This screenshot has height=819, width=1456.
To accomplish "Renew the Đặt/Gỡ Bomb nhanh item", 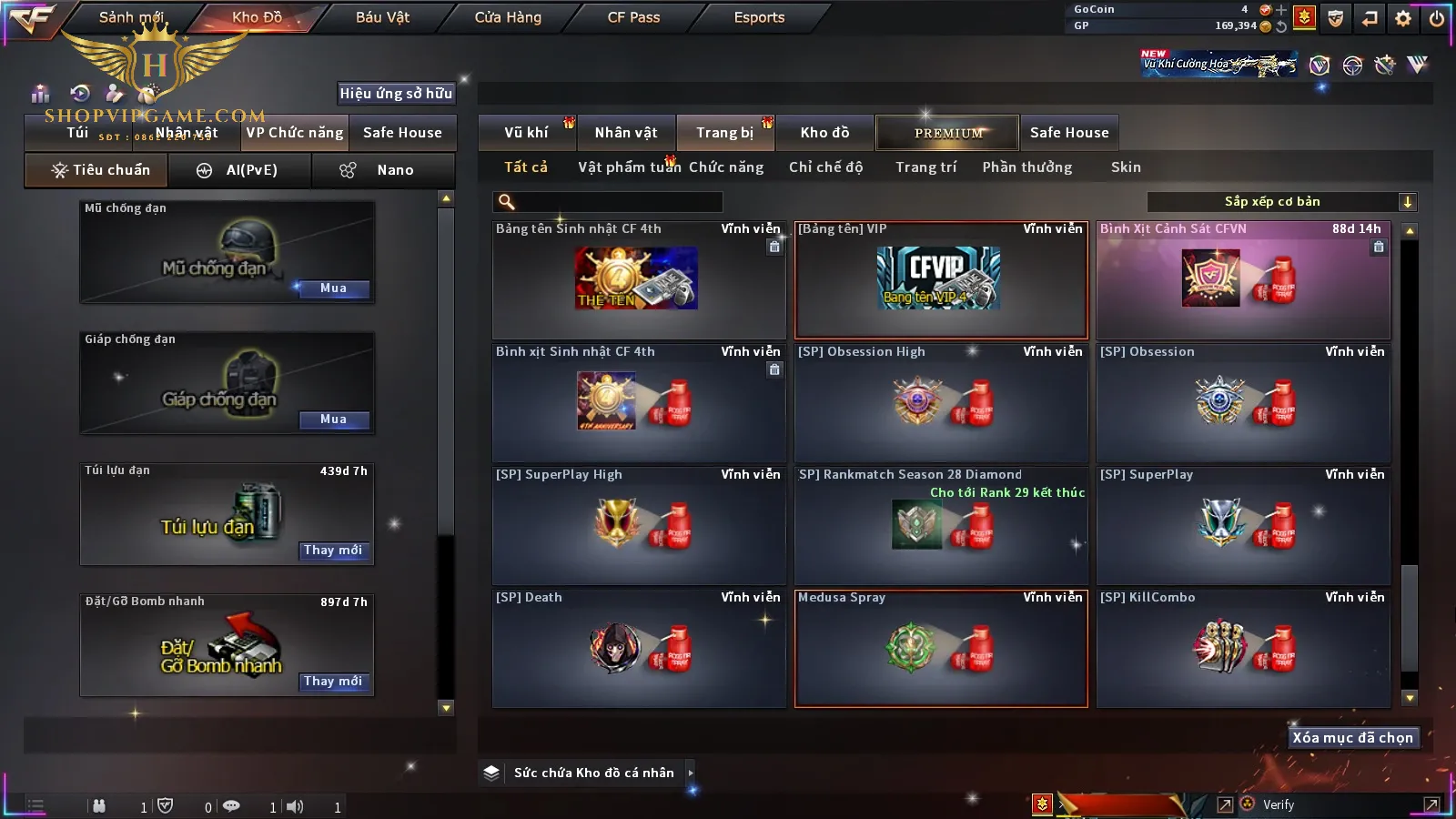I will coord(333,682).
